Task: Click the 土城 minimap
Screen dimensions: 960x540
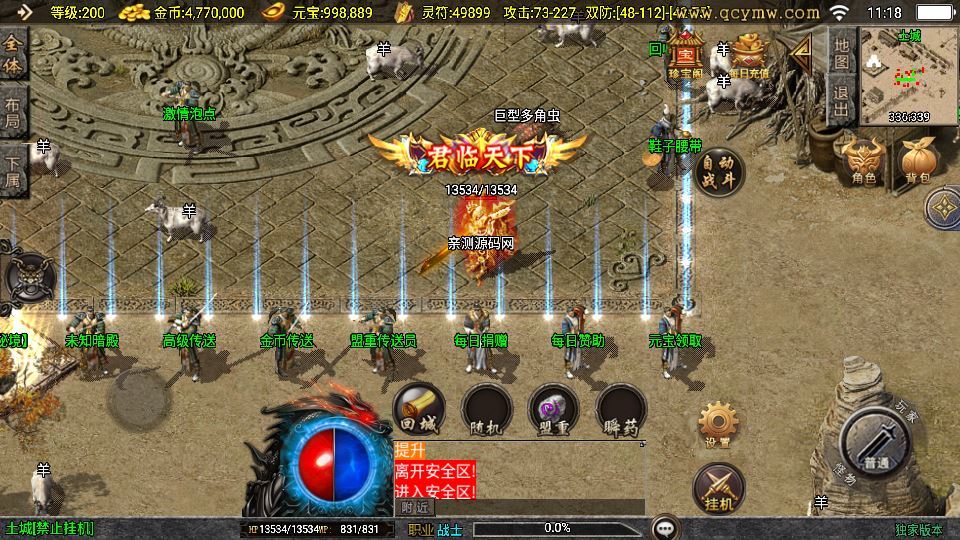Action: click(x=909, y=76)
